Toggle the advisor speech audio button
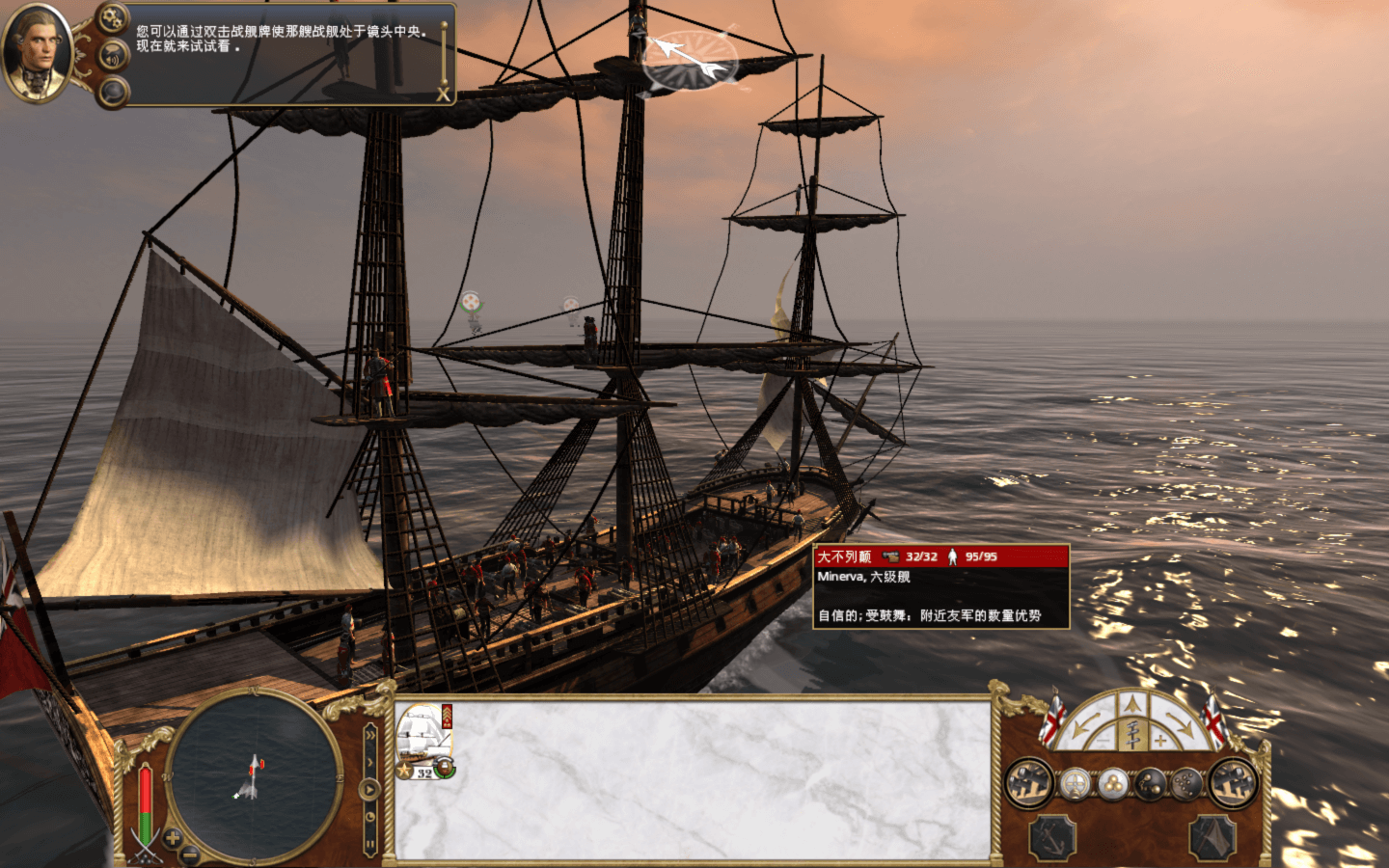Viewport: 1389px width, 868px height. pyautogui.click(x=113, y=56)
